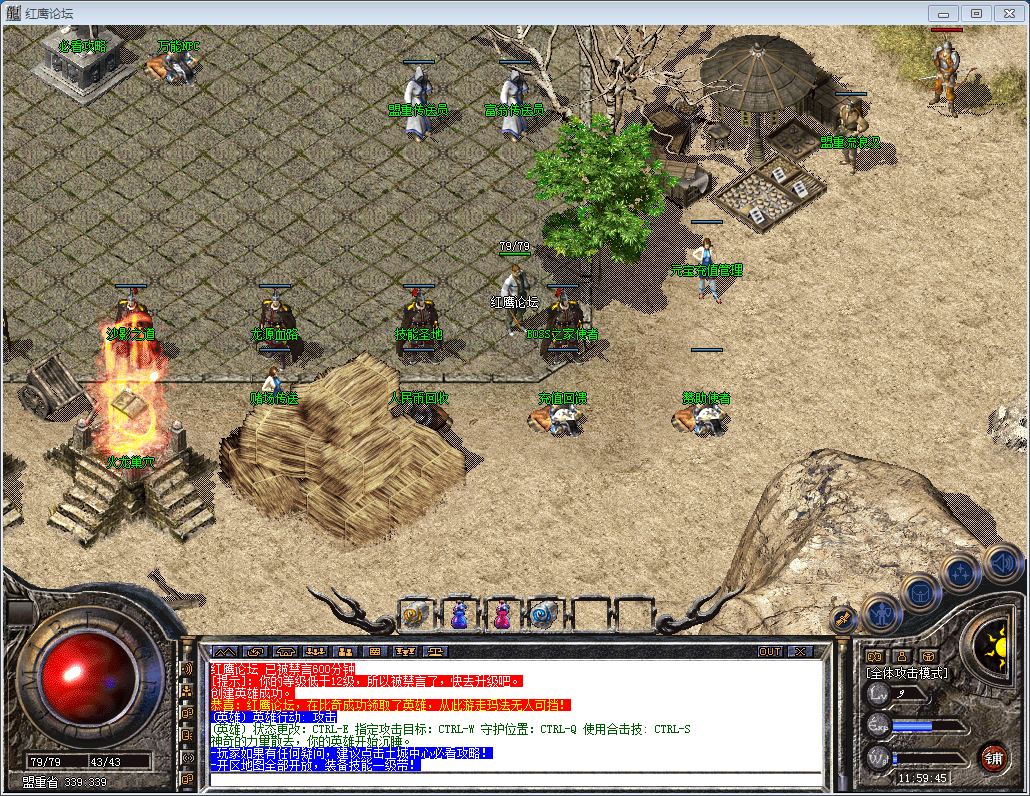Close the game with the chat-bar X button
The image size is (1030, 796).
800,651
